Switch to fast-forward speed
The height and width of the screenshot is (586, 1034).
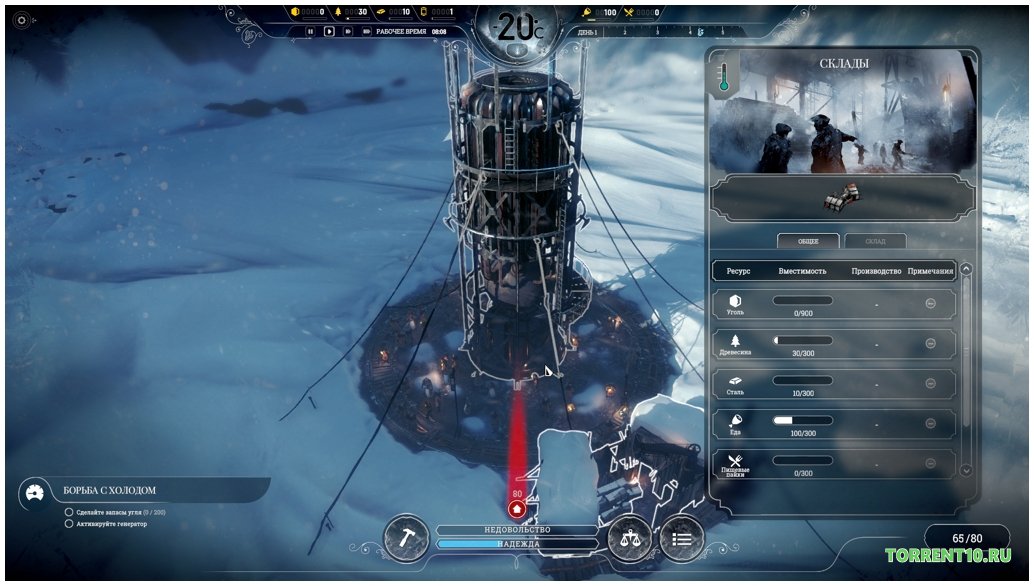point(346,31)
